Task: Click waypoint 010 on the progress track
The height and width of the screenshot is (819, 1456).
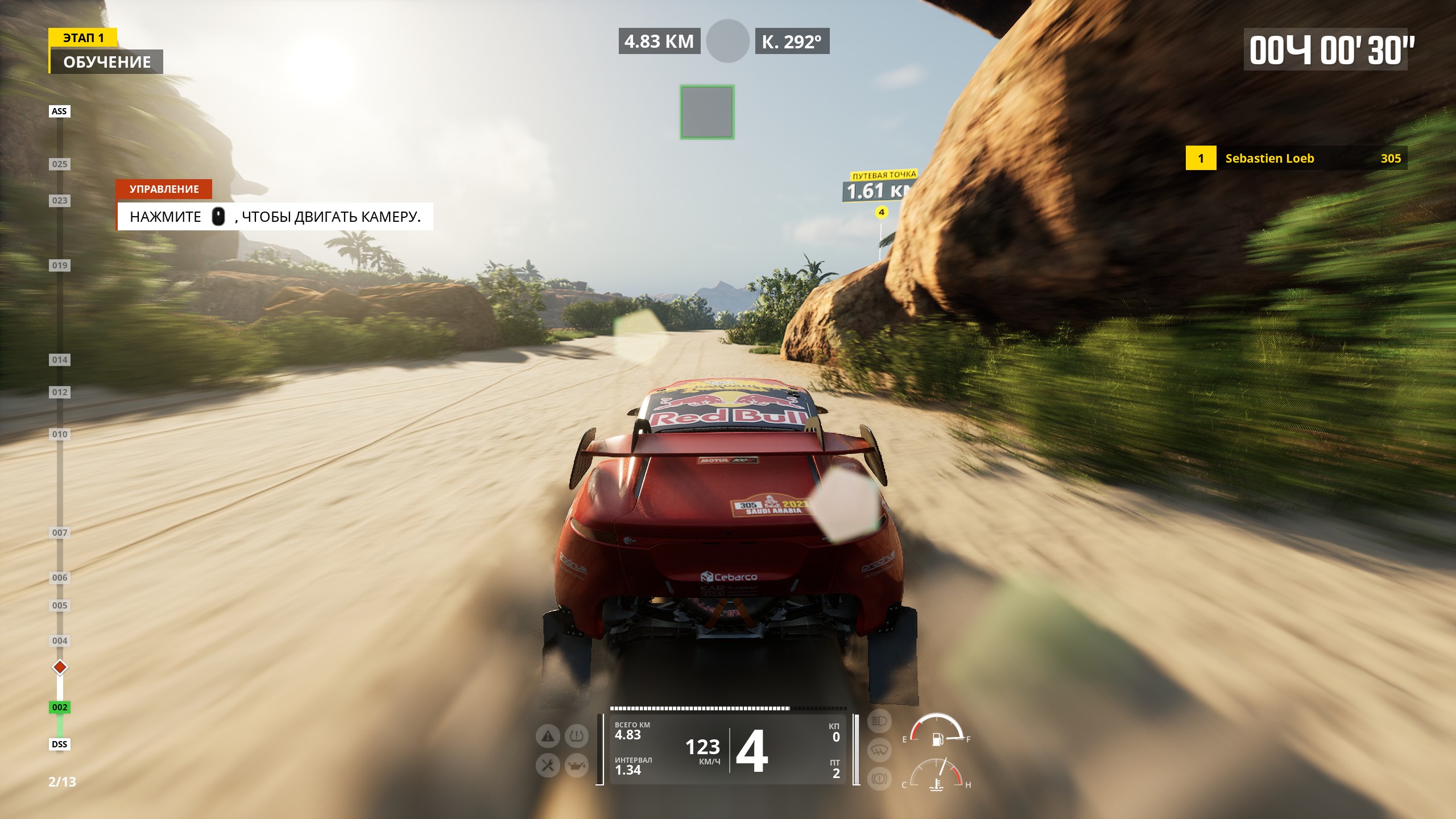Action: (60, 435)
